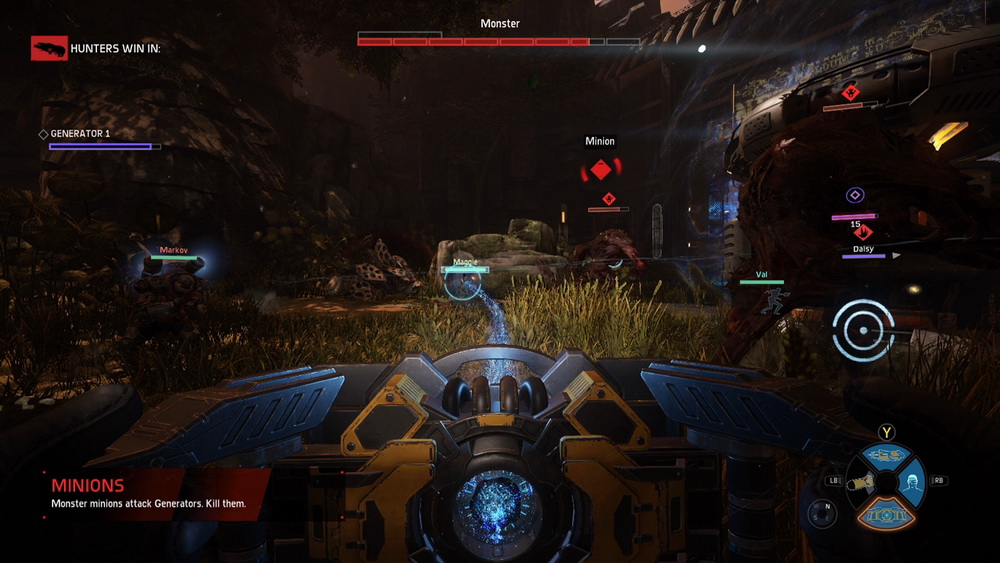Screen dimensions: 1000x563
Task: Select the Val teammate nameplate
Action: tap(761, 277)
